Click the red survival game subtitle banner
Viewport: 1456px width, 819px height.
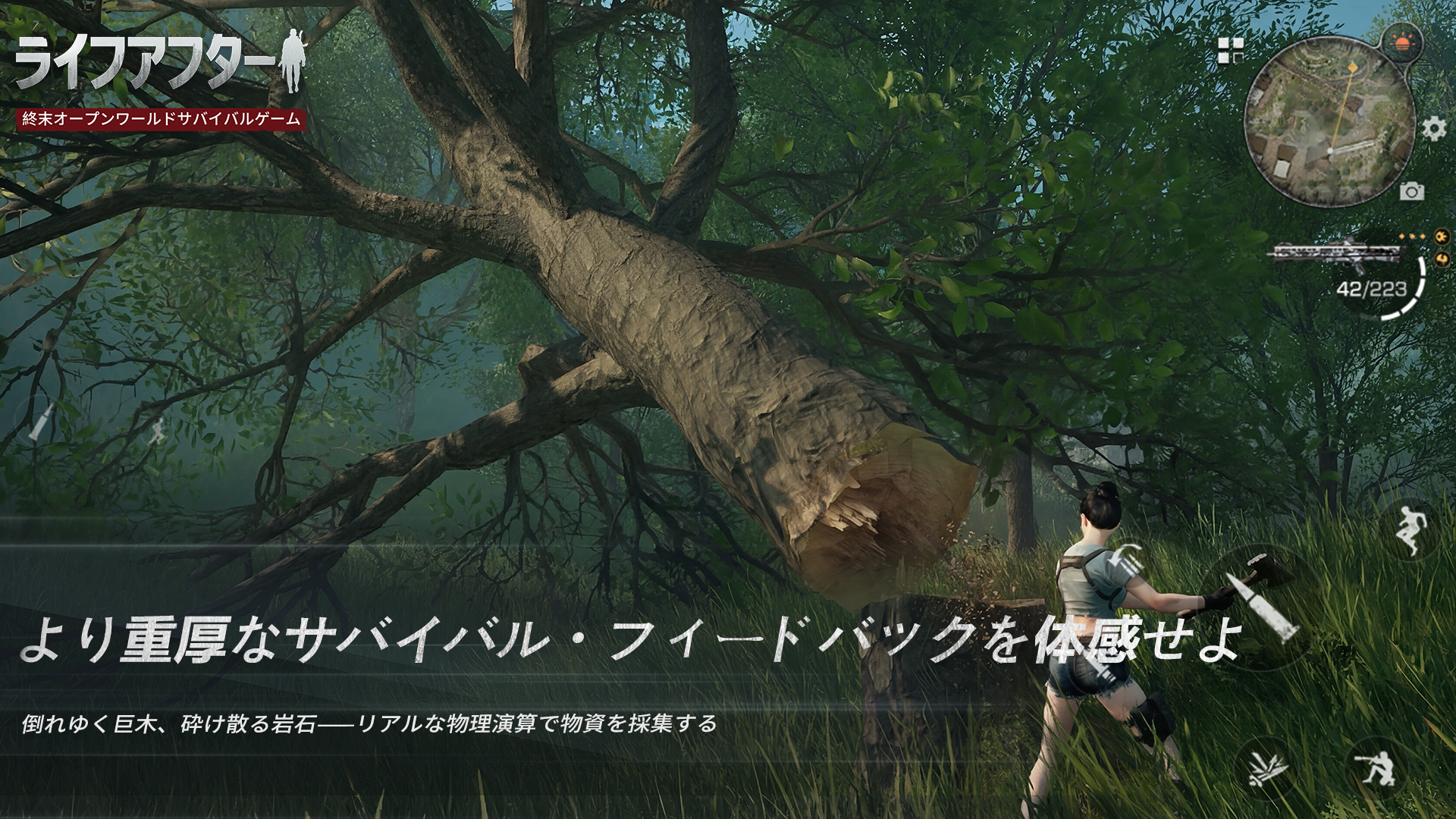point(159,118)
